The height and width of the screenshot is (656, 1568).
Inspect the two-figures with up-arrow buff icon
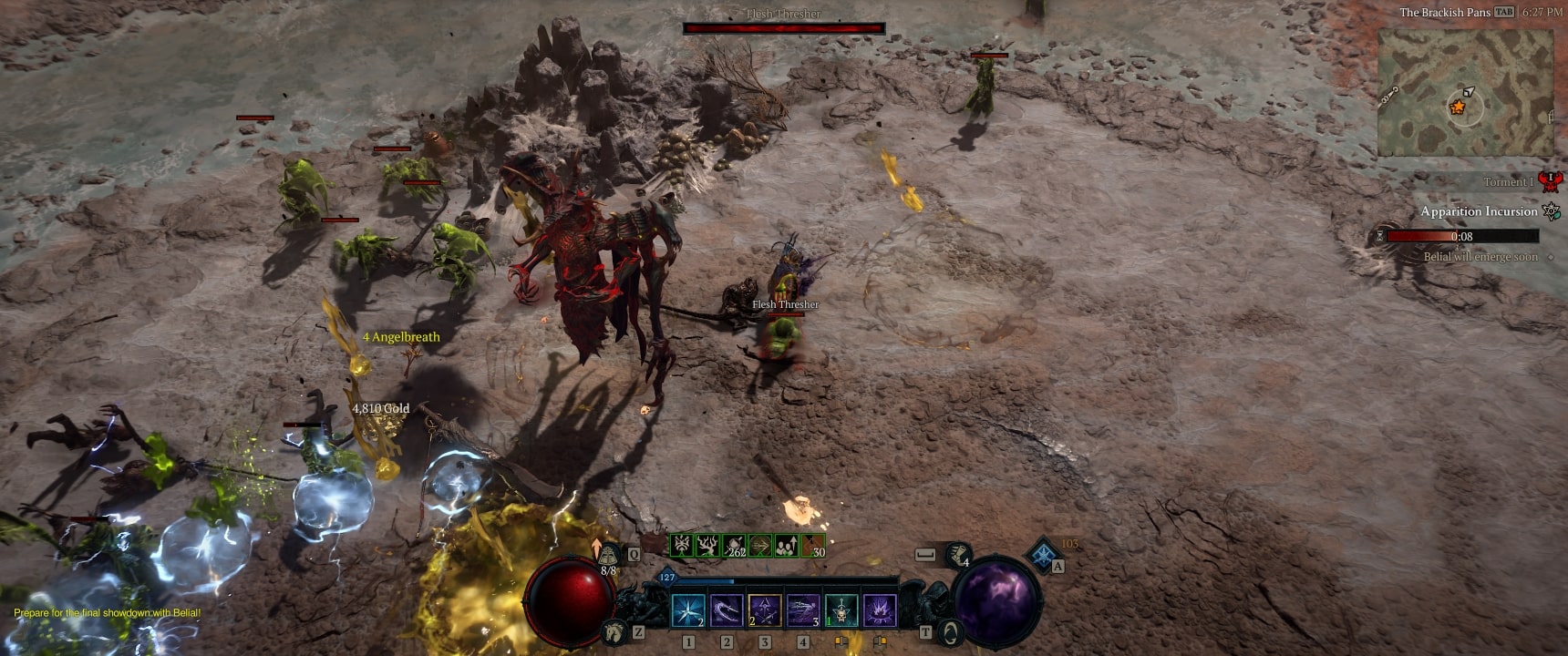(786, 546)
